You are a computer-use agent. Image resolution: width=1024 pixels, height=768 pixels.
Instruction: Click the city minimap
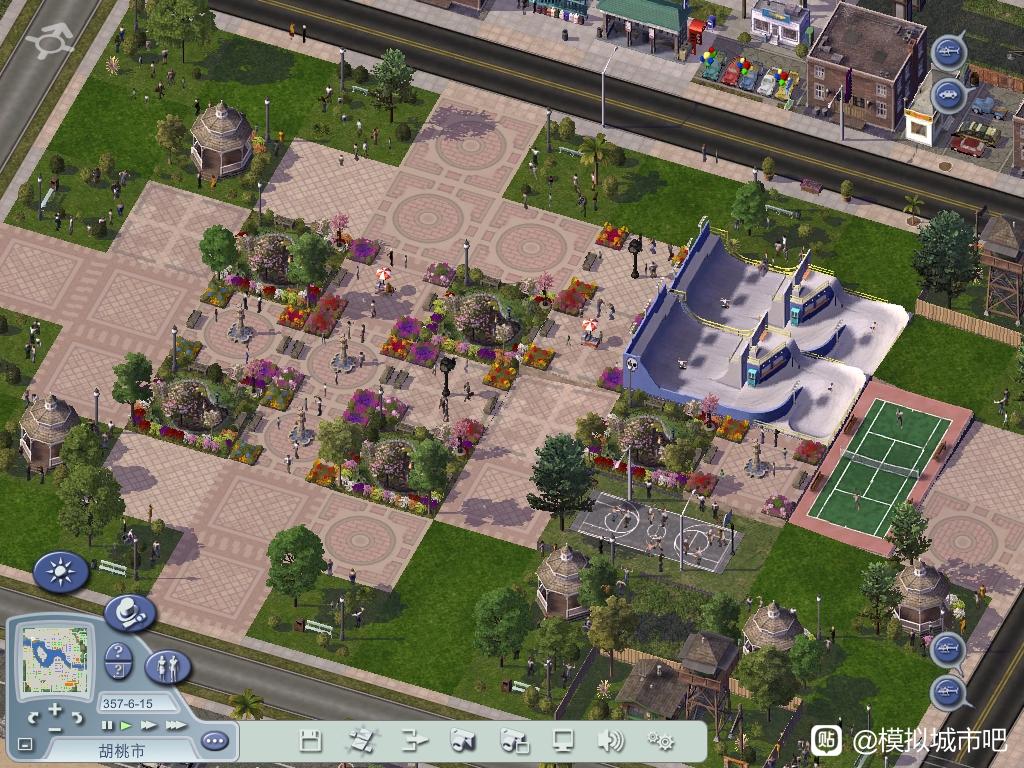(x=56, y=662)
